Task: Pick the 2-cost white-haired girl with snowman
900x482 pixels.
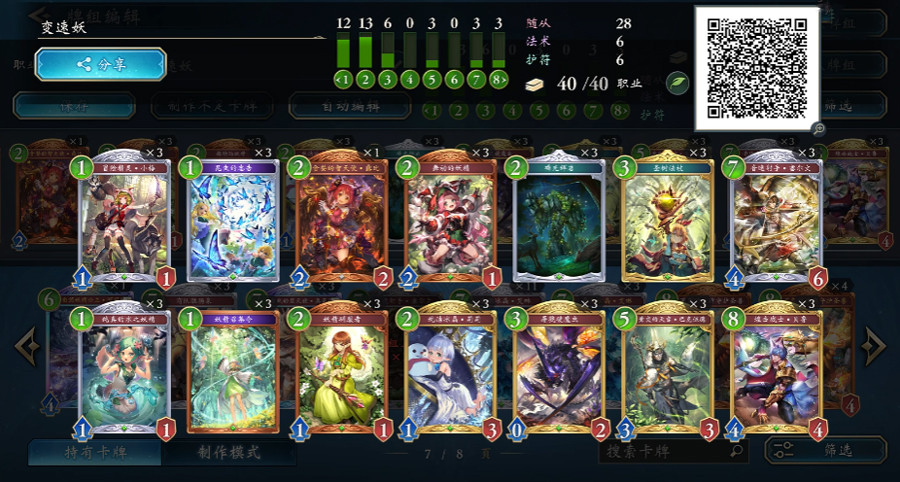Action: click(x=451, y=370)
